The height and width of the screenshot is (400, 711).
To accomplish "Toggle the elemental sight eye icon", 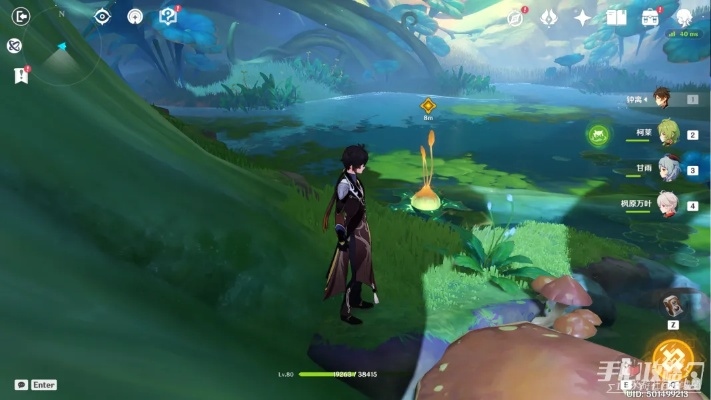I will 102,16.
